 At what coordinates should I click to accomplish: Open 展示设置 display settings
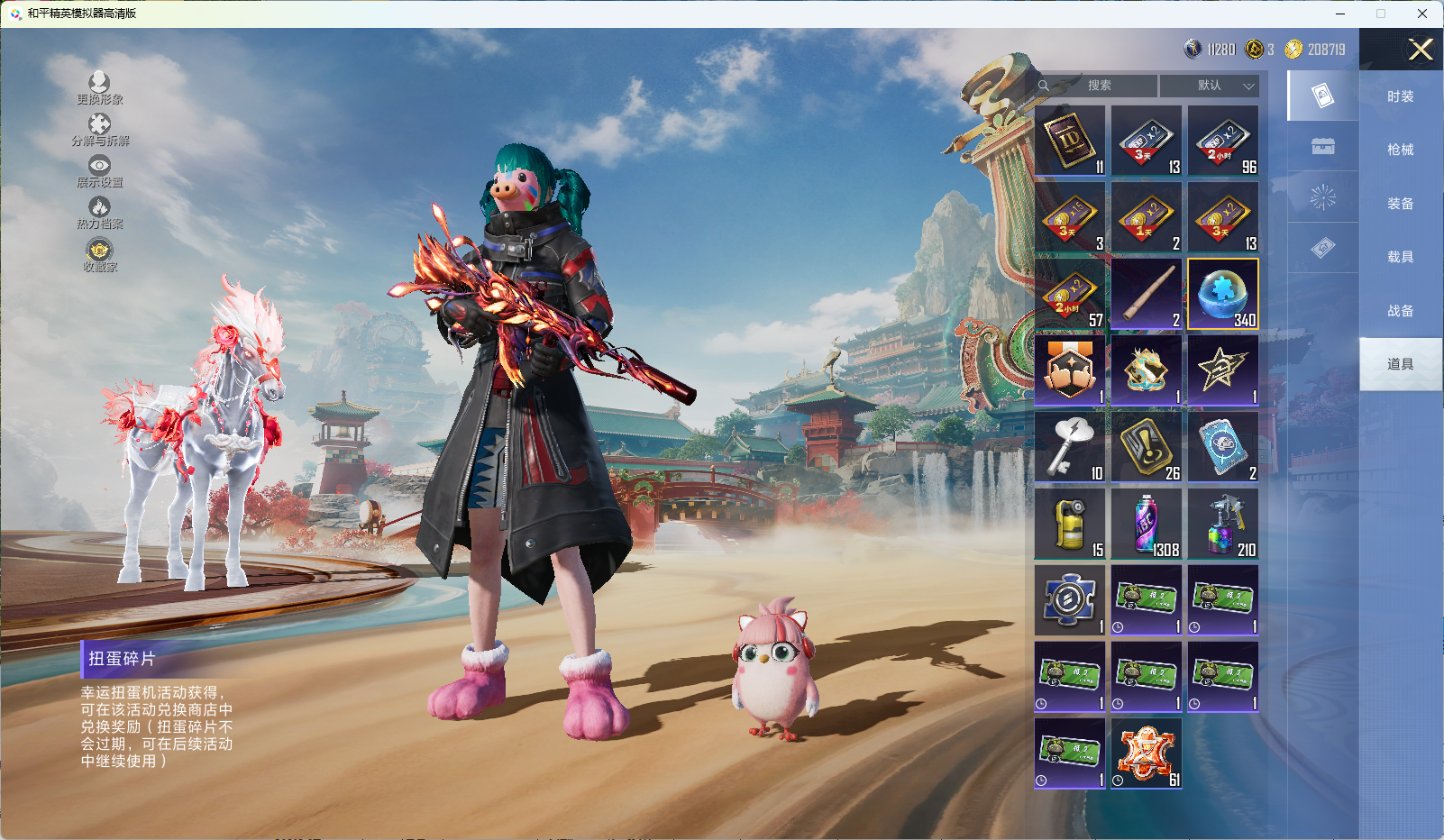(x=99, y=170)
